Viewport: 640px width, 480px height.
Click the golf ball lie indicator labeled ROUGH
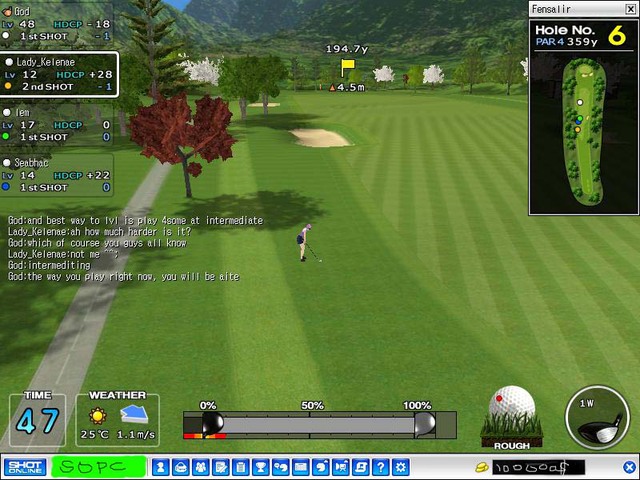point(512,418)
